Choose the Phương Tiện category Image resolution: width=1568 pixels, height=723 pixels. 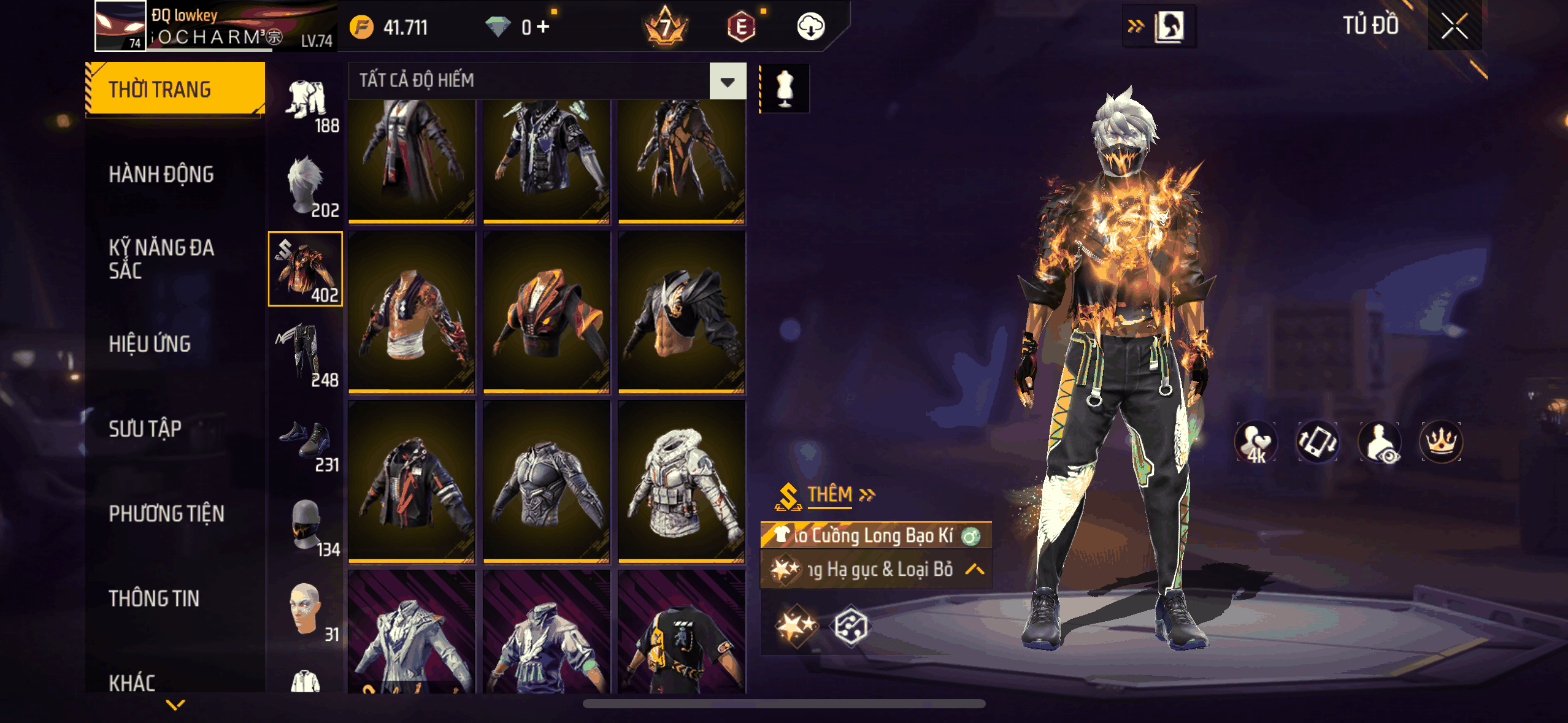[166, 514]
